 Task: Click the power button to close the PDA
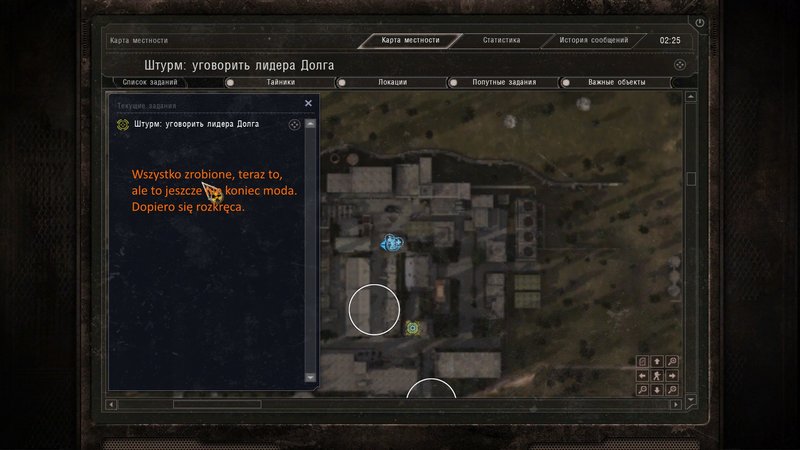700,22
